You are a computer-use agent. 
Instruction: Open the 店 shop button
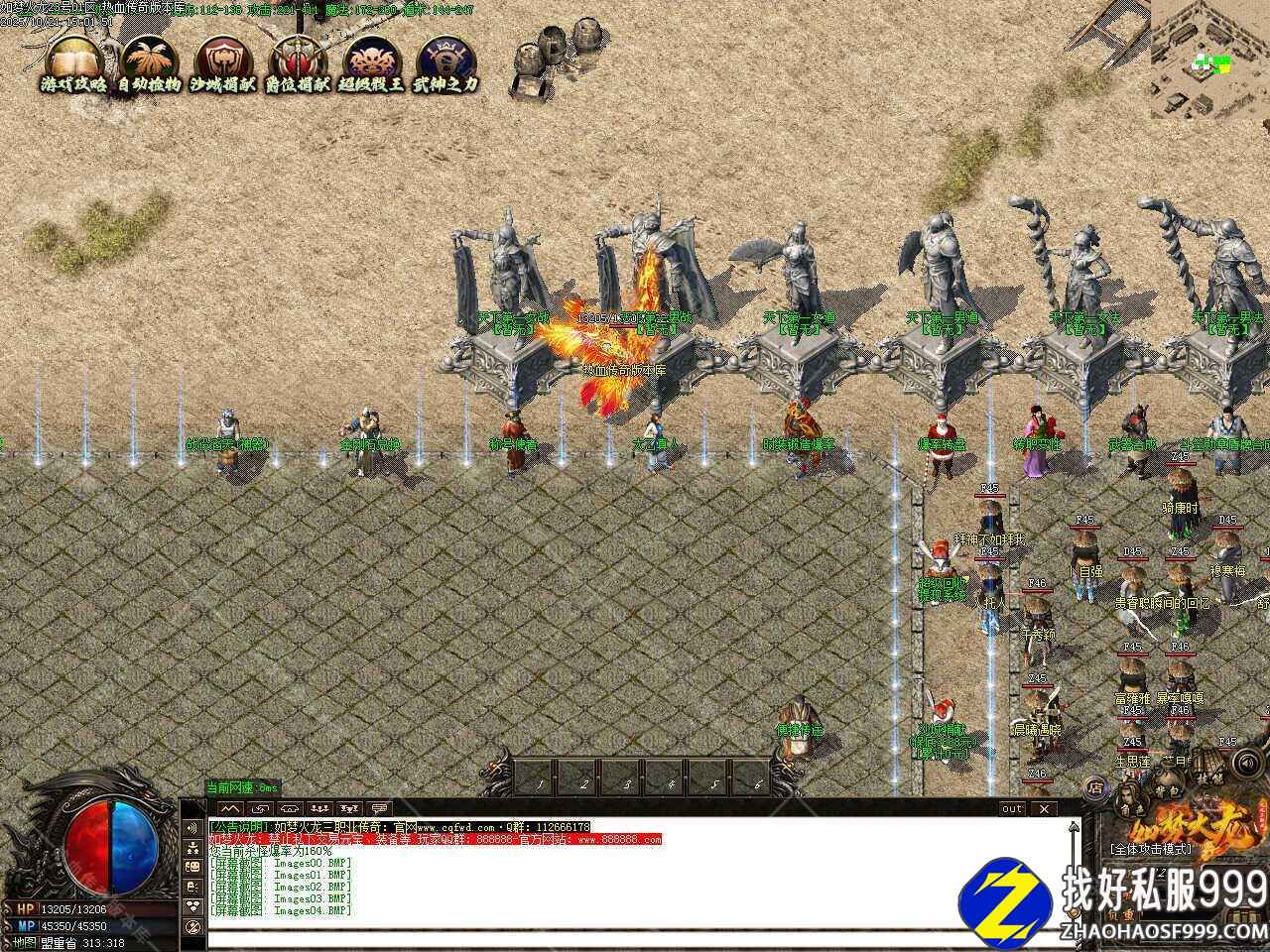coord(1095,788)
